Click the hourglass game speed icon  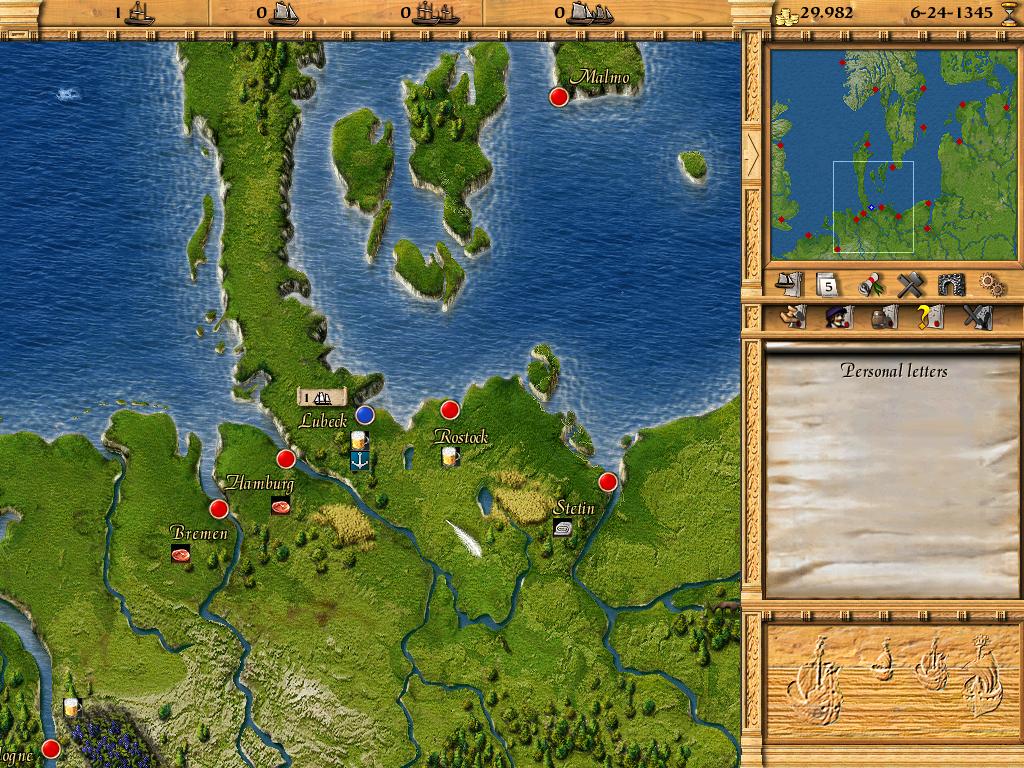1008,13
